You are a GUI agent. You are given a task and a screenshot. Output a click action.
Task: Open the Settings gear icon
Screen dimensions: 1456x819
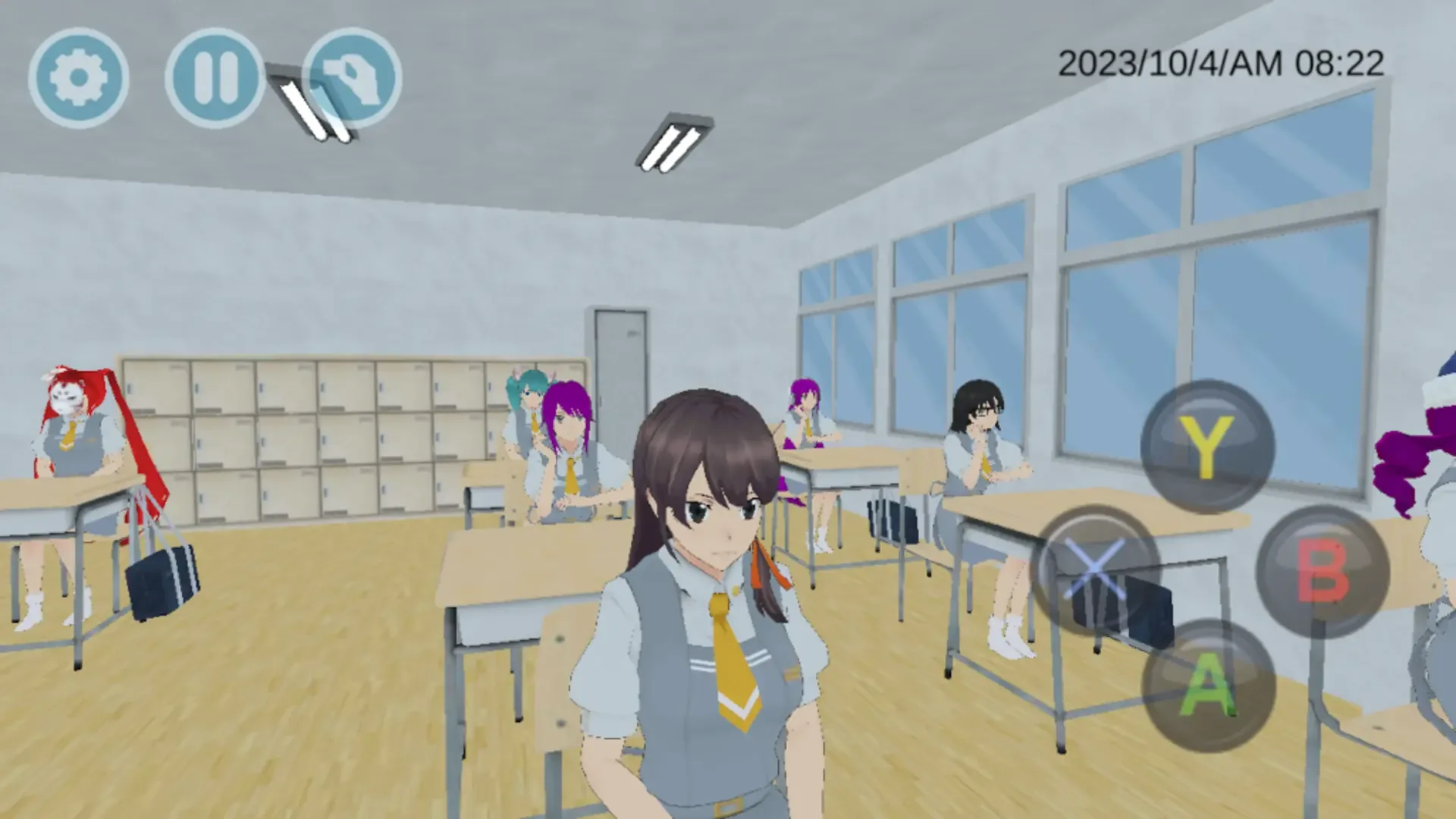pyautogui.click(x=78, y=77)
